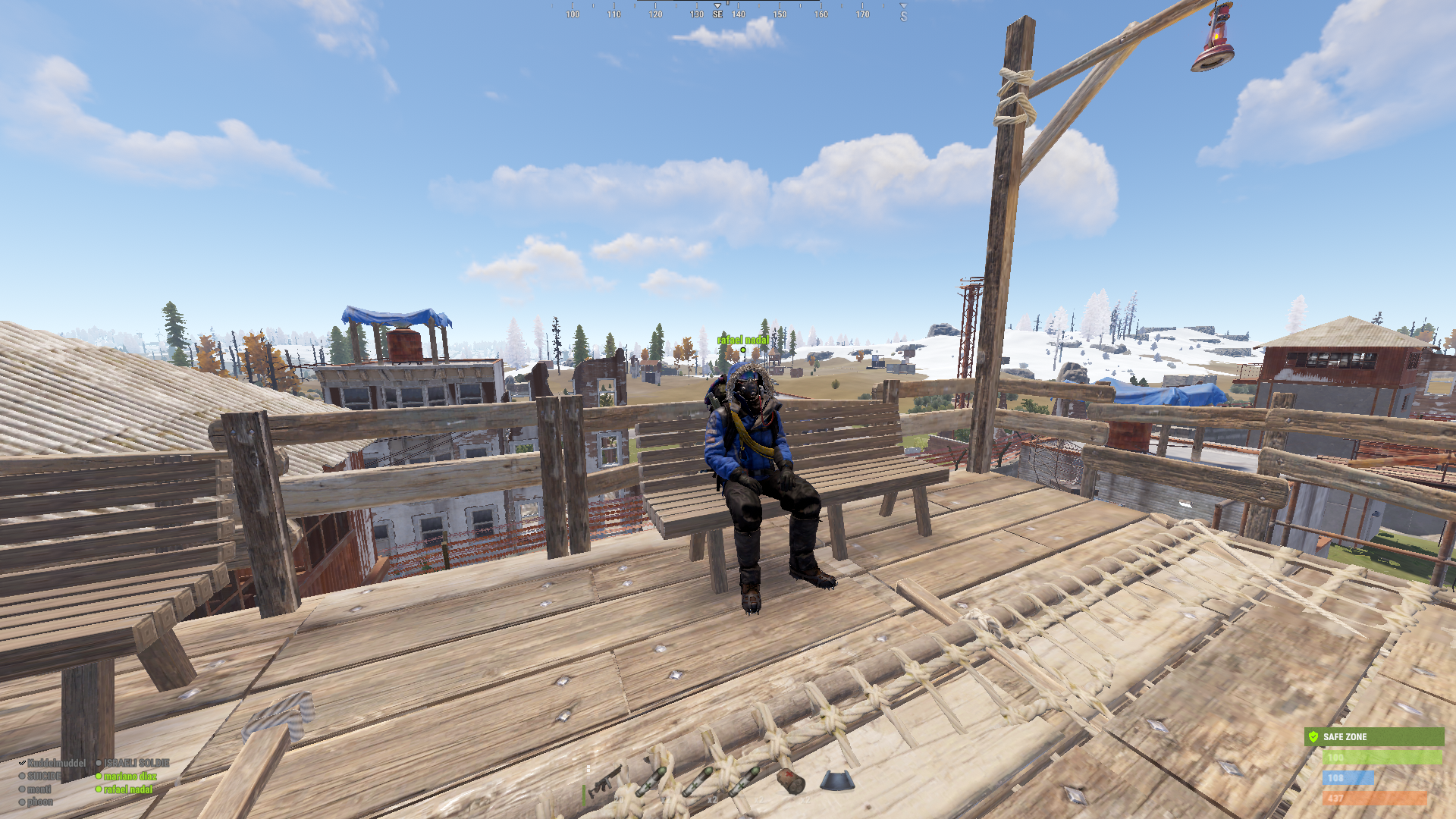The height and width of the screenshot is (819, 1456).
Task: Choose the curved metal sheet hotbar item
Action: point(837,780)
